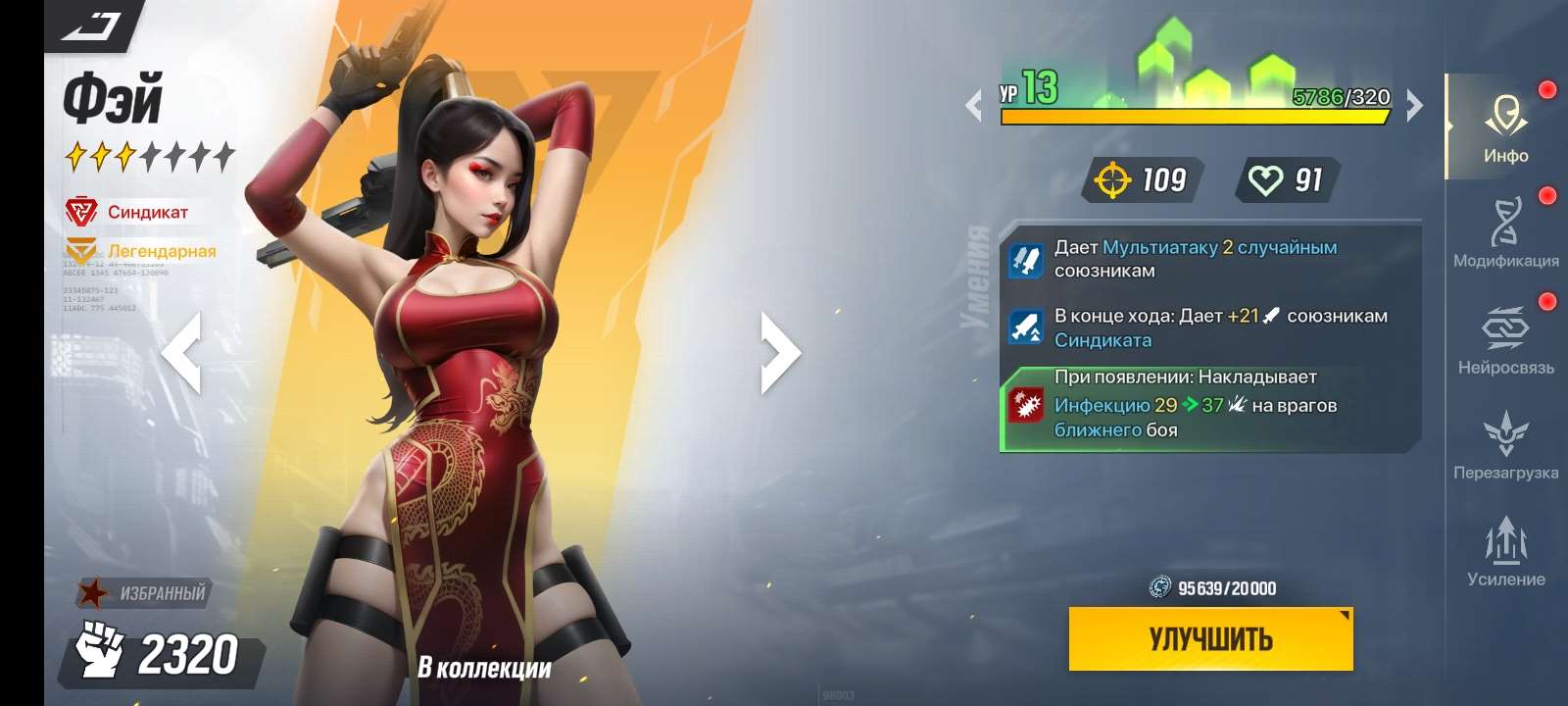The width and height of the screenshot is (1568, 706).
Task: Tap the back arrow in top-left corner
Action: coord(88,26)
